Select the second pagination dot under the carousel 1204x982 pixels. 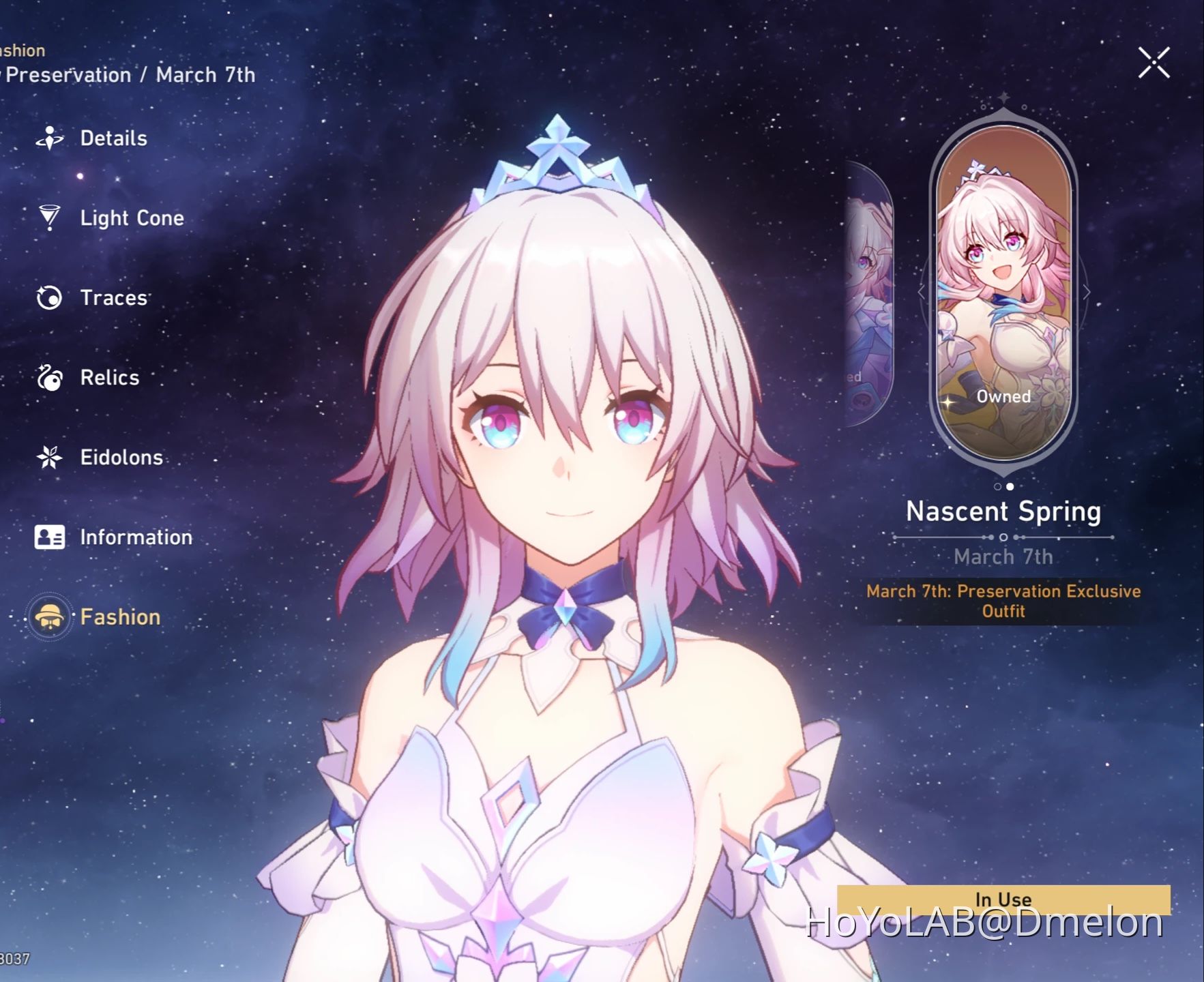(1011, 487)
